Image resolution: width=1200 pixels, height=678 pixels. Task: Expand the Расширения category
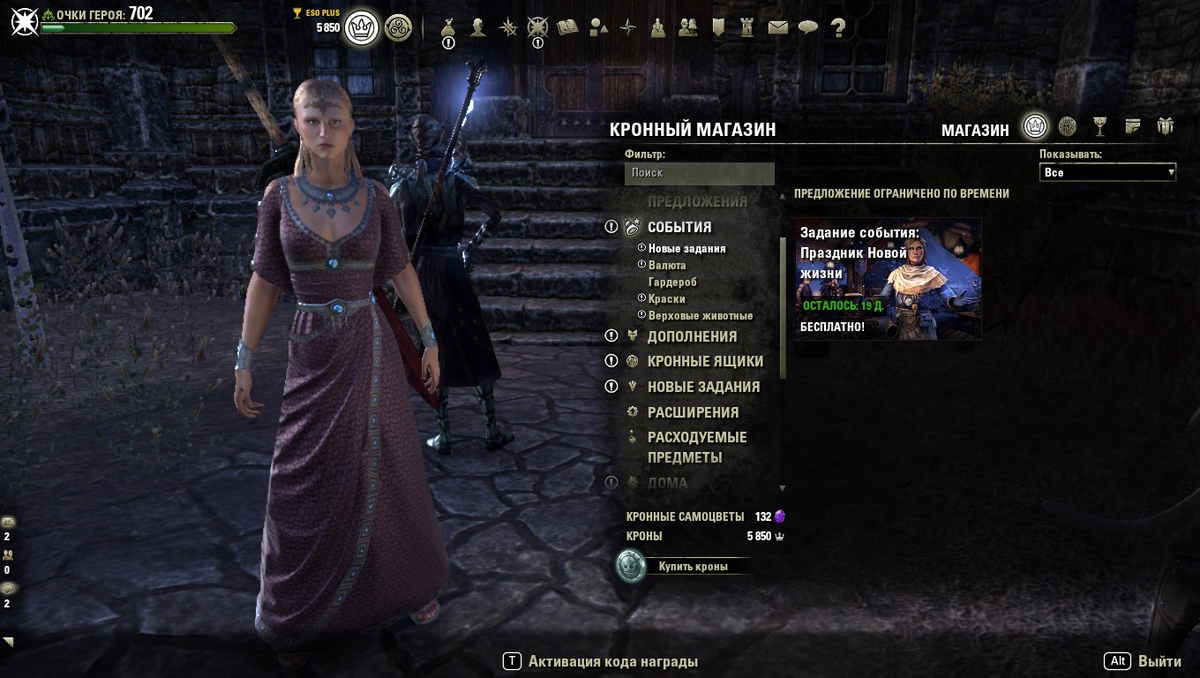693,412
